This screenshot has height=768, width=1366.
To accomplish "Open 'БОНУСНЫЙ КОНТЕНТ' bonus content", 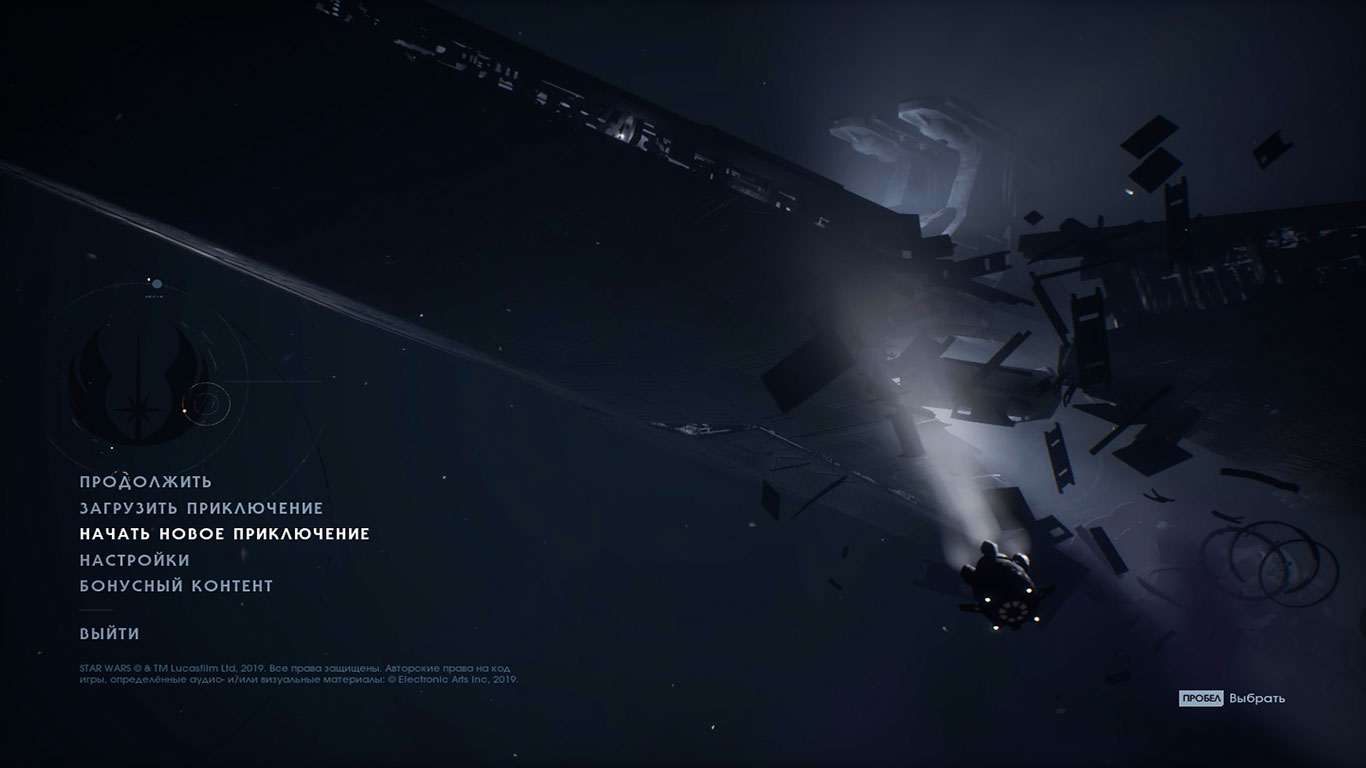I will (176, 586).
